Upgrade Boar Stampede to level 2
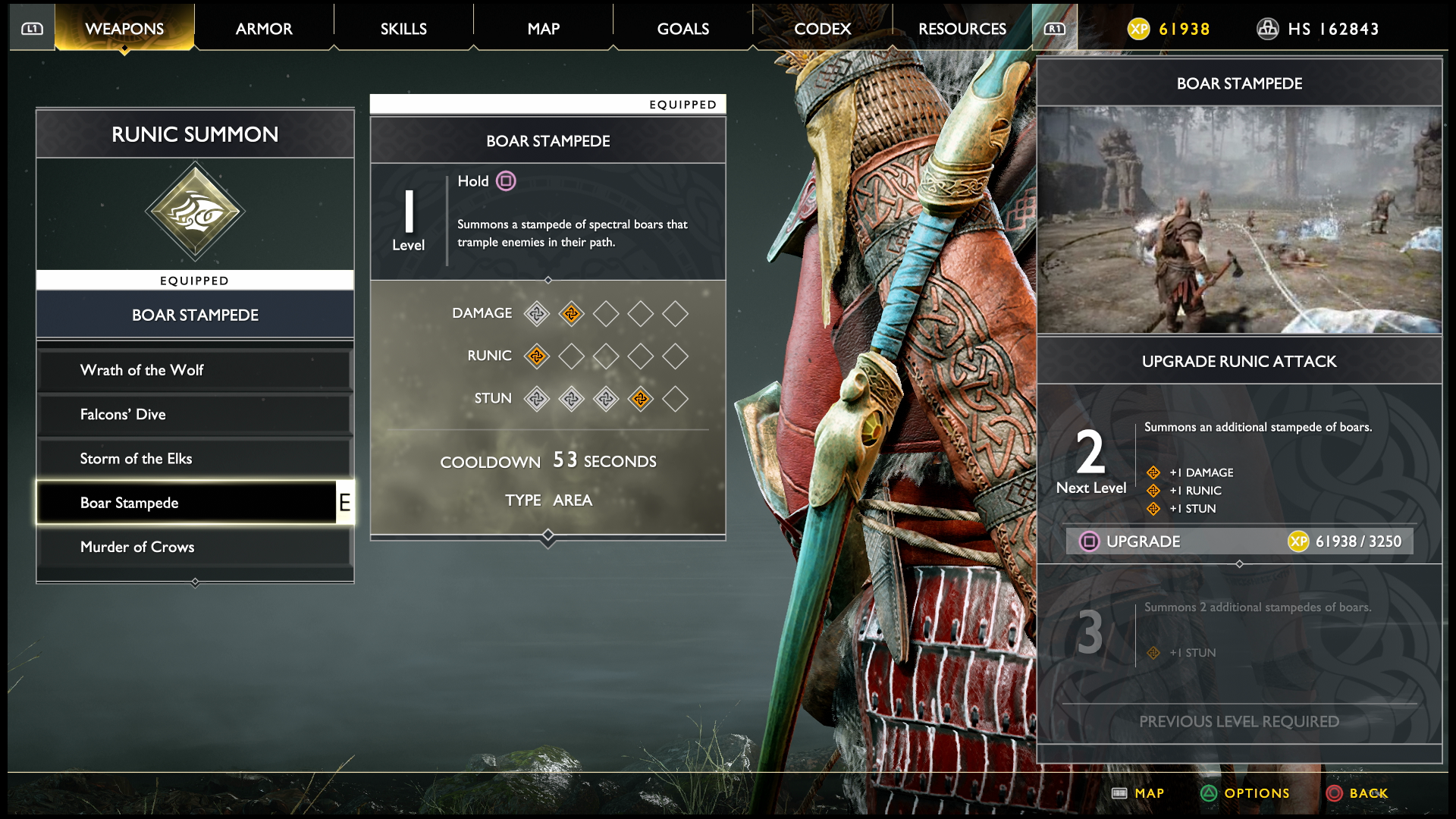The width and height of the screenshot is (1456, 819). coord(1239,541)
